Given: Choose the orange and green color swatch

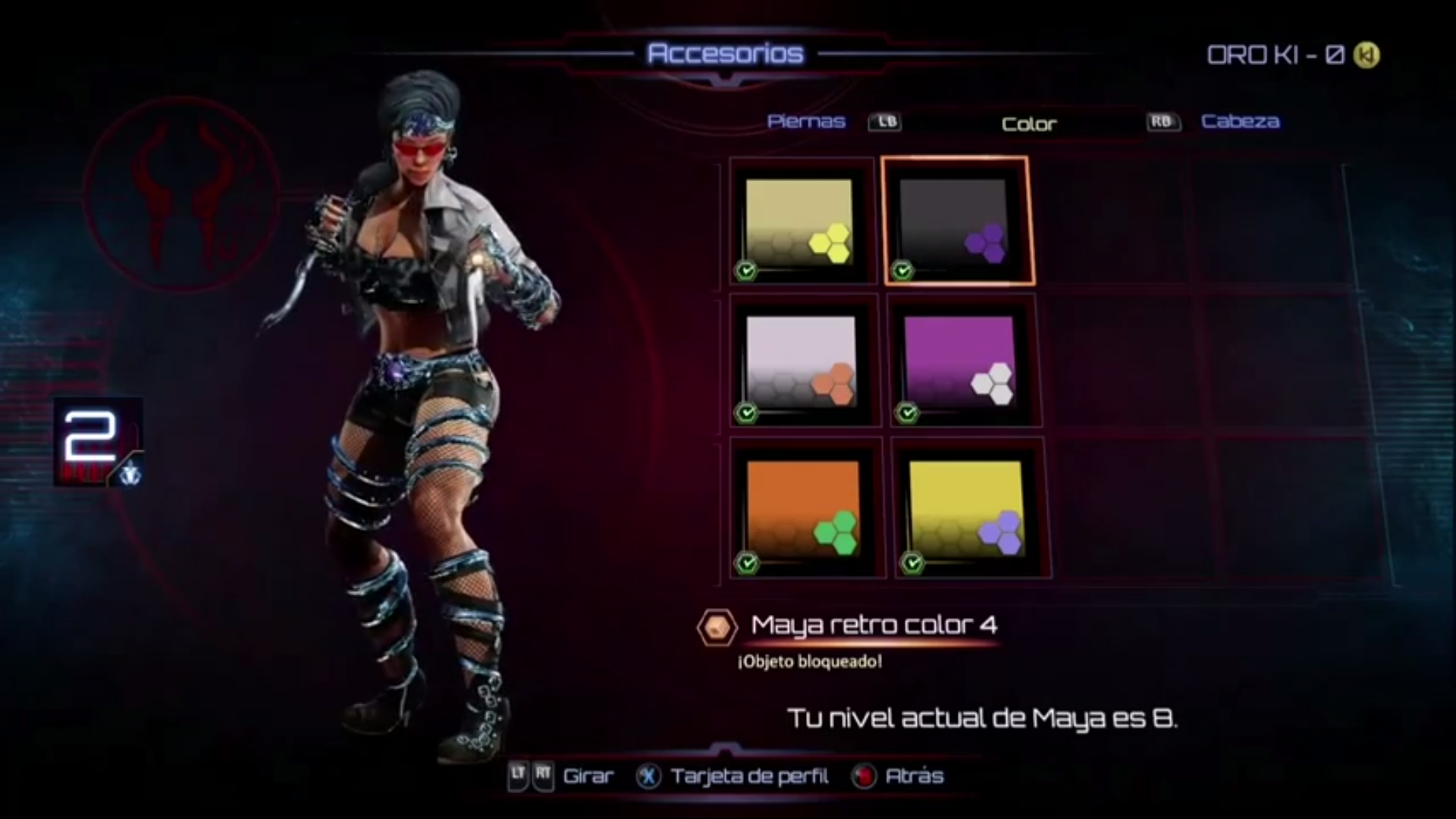Looking at the screenshot, I should 805,507.
